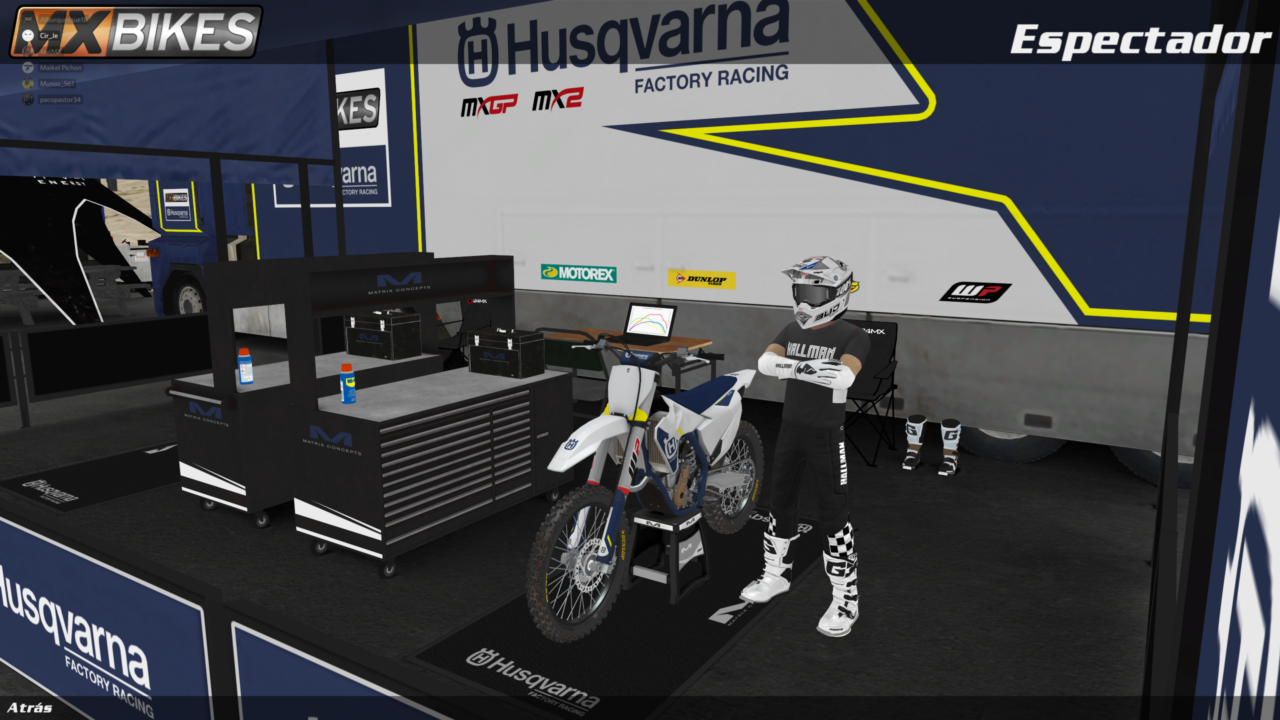The height and width of the screenshot is (720, 1280).
Task: Select Alburquerque18's avatar icon
Action: (x=28, y=19)
